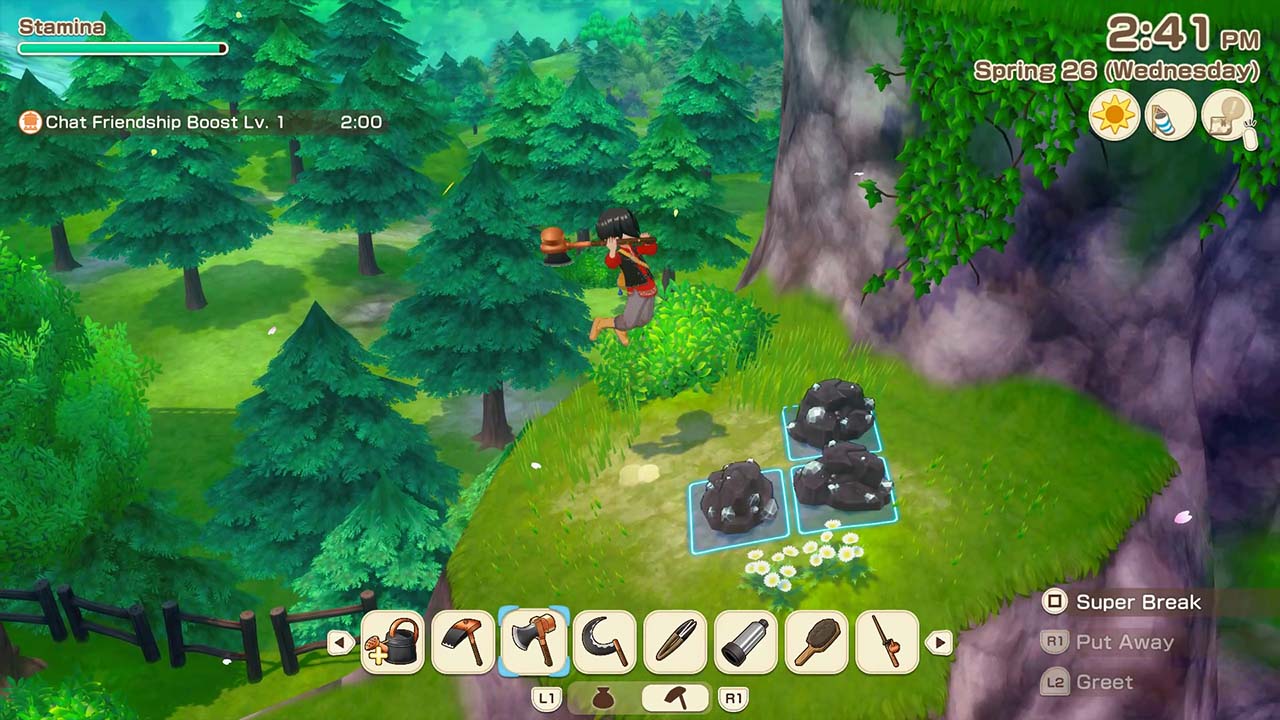Click the sunny weather icon

pos(1114,114)
